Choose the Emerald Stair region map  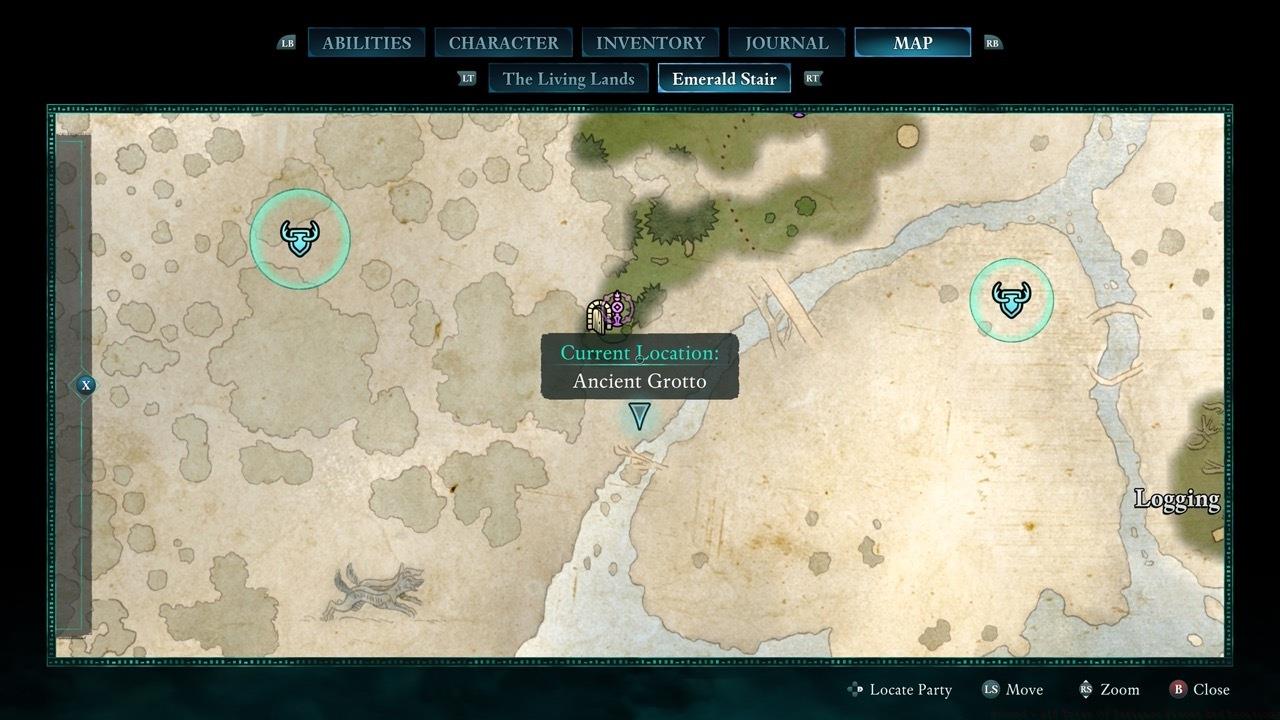pos(724,79)
